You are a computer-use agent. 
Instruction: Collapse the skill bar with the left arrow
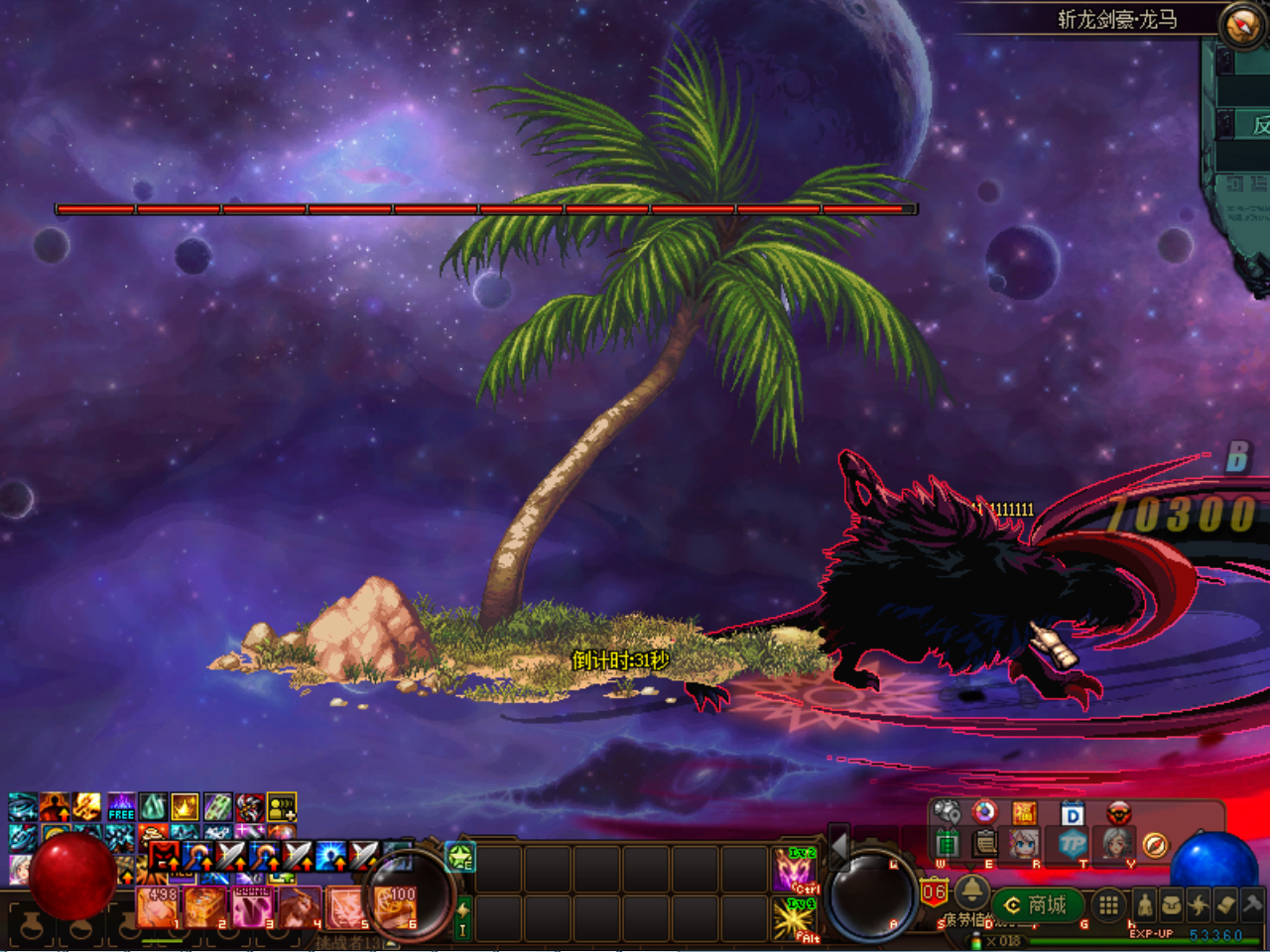[x=839, y=846]
